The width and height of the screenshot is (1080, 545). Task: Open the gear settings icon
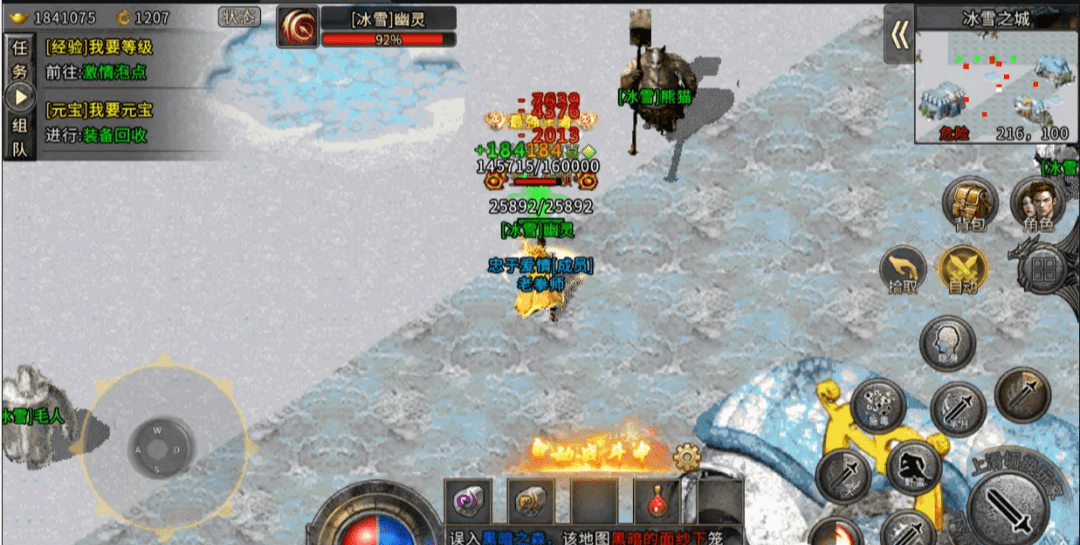686,459
